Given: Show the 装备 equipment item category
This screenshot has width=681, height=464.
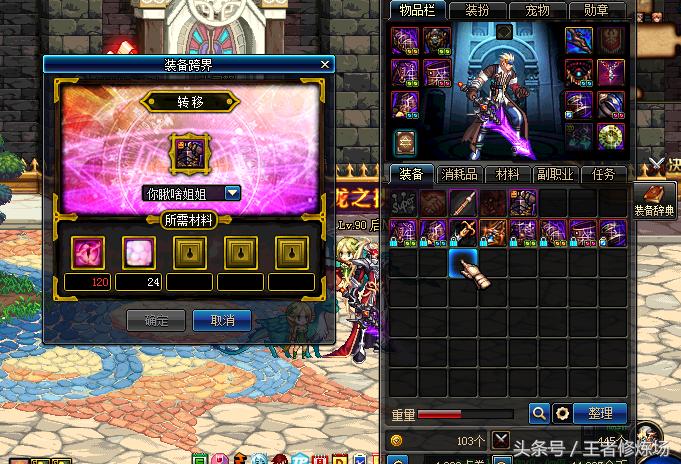Looking at the screenshot, I should pos(410,173).
